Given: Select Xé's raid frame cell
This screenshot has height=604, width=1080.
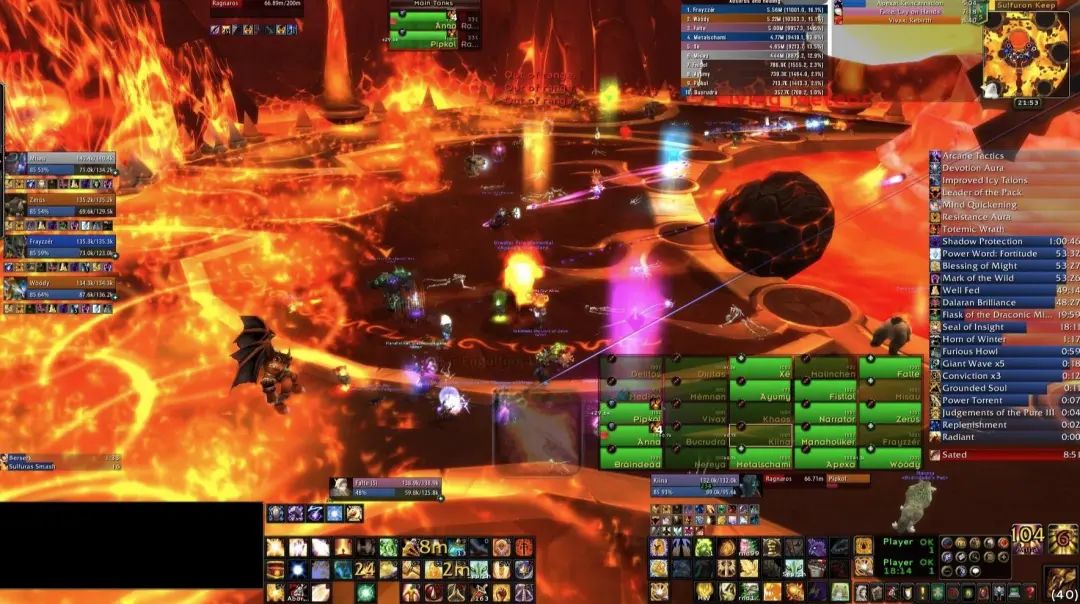Looking at the screenshot, I should [x=761, y=368].
